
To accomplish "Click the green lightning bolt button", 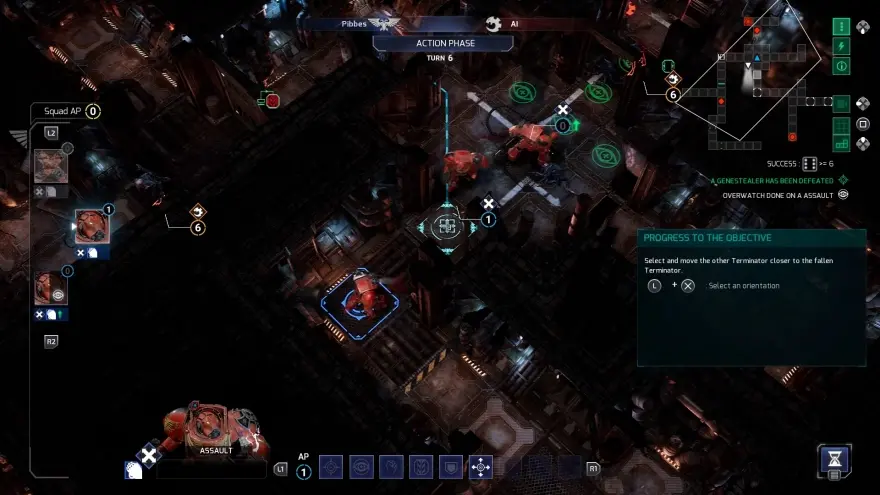I will pyautogui.click(x=841, y=46).
